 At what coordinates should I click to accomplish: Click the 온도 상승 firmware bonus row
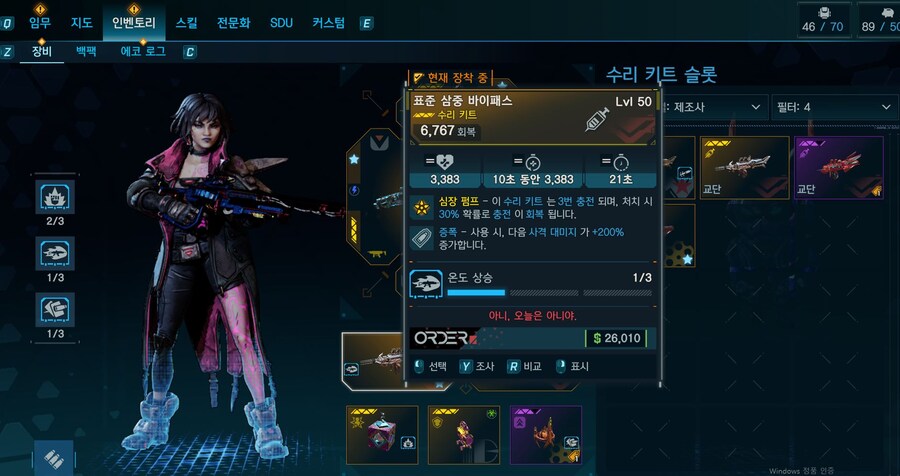533,283
